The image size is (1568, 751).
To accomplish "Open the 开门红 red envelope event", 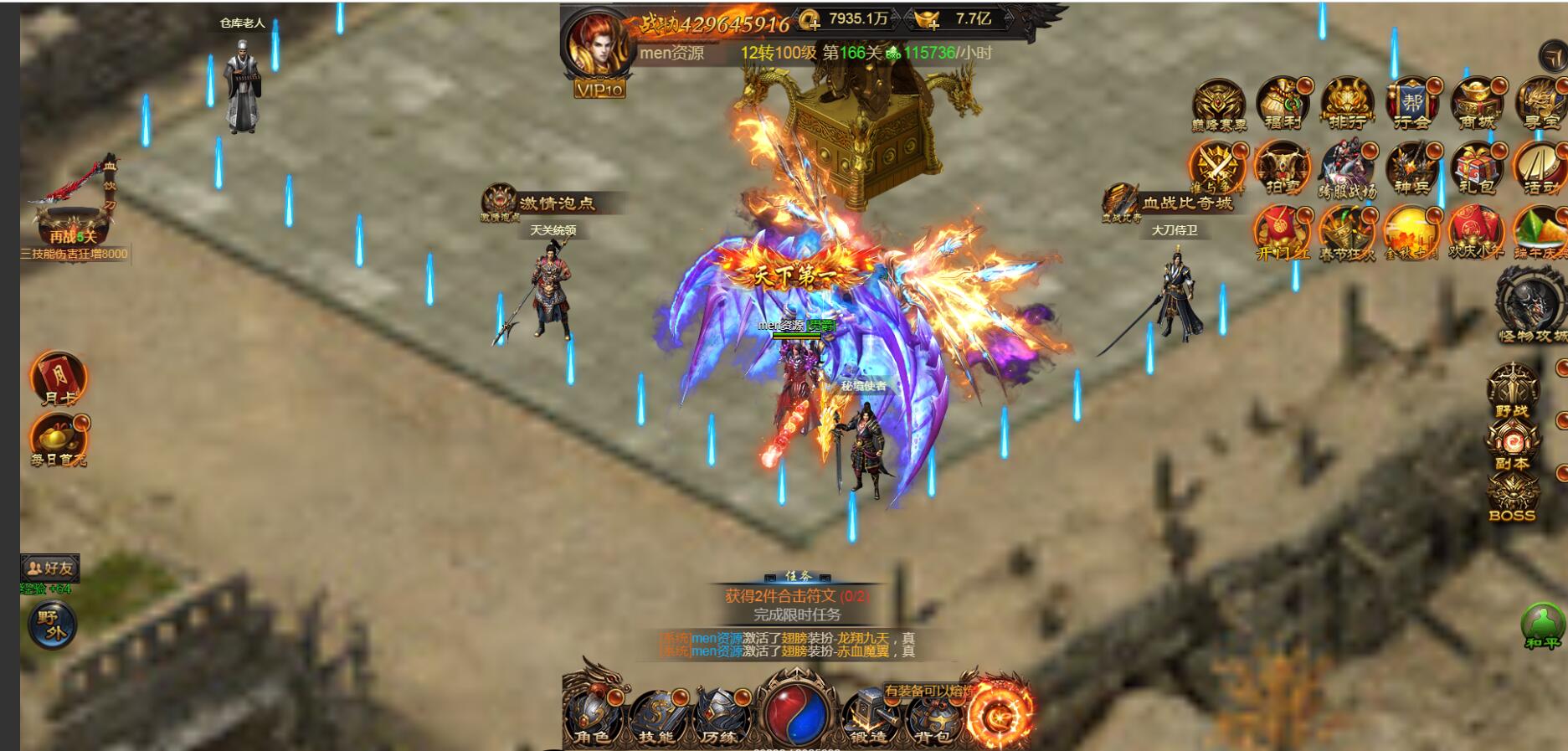I will click(1281, 232).
